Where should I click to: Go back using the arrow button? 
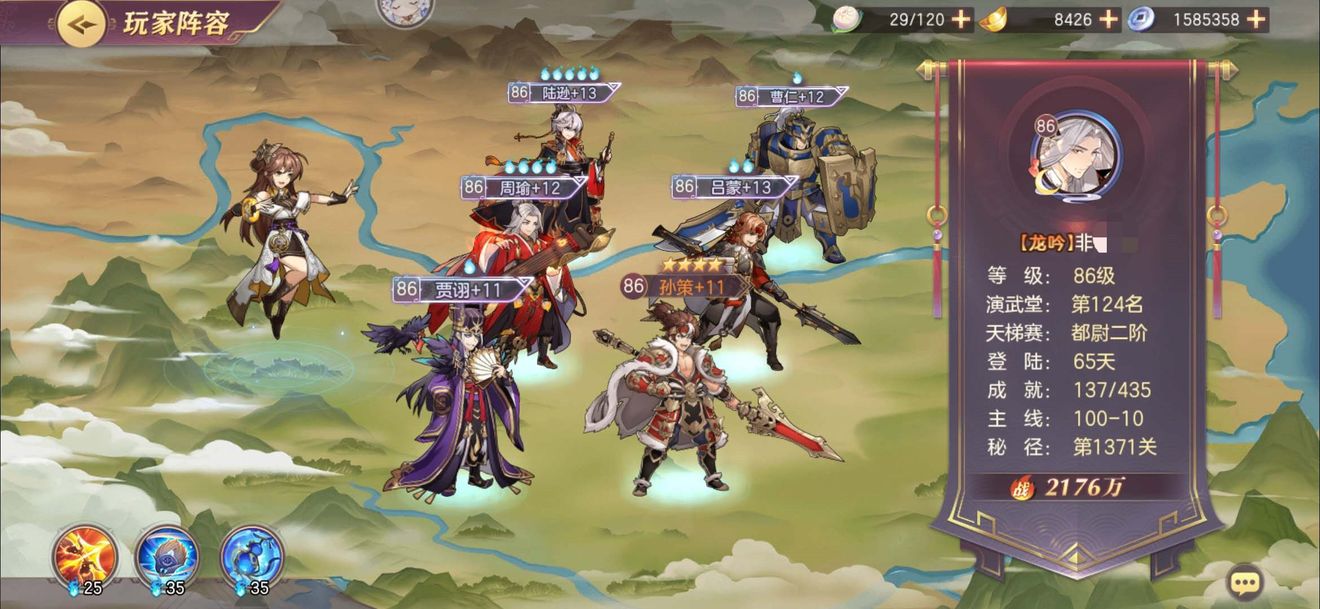click(82, 23)
